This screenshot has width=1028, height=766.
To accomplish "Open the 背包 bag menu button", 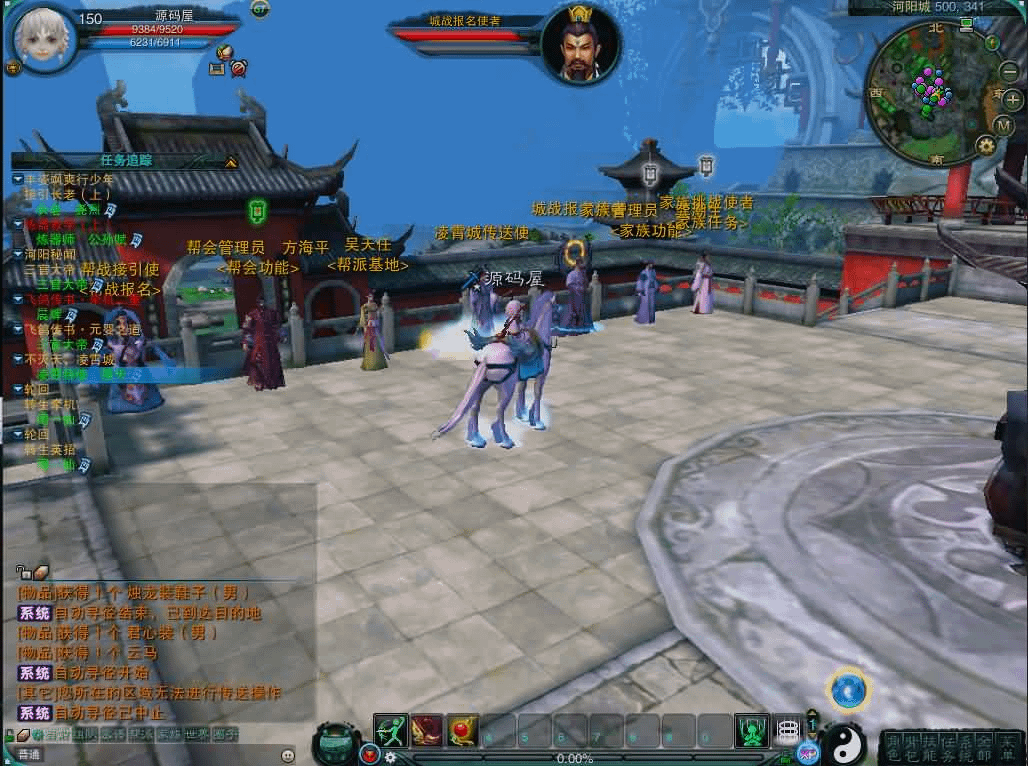I will [x=912, y=745].
